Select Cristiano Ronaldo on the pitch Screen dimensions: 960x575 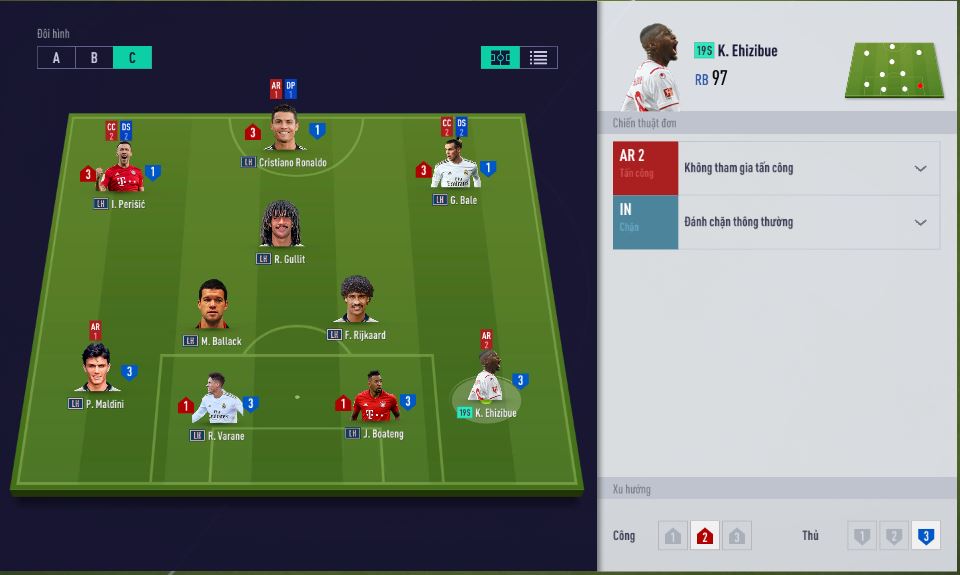point(284,130)
